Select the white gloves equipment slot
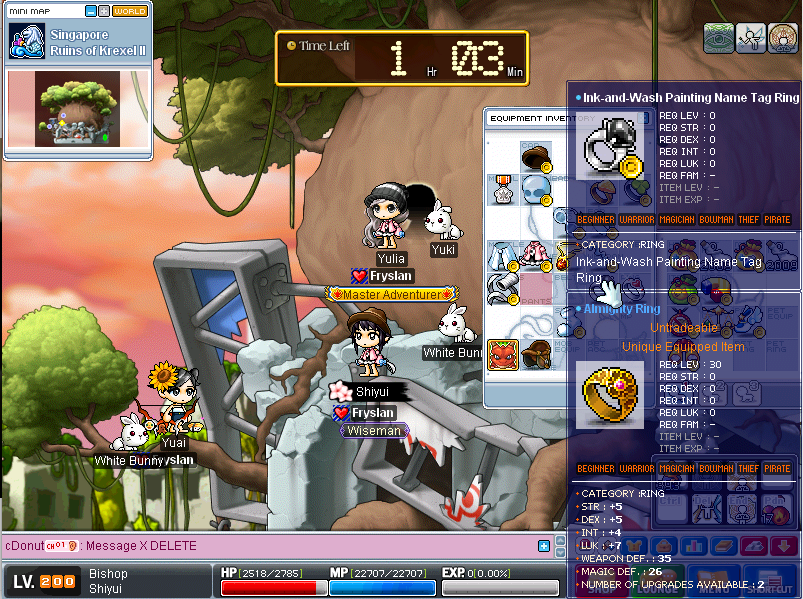Image resolution: width=803 pixels, height=599 pixels. click(502, 288)
